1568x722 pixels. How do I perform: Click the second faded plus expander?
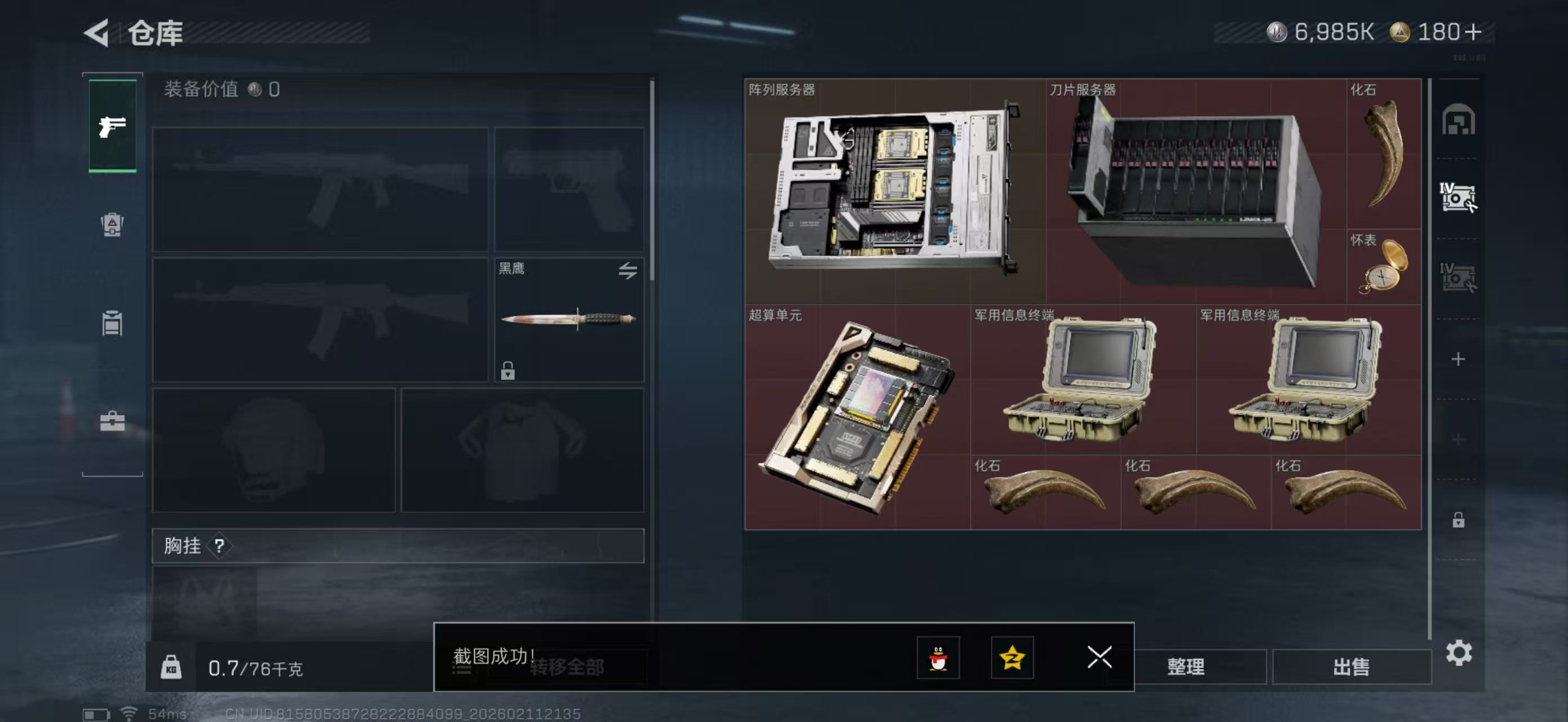point(1459,438)
